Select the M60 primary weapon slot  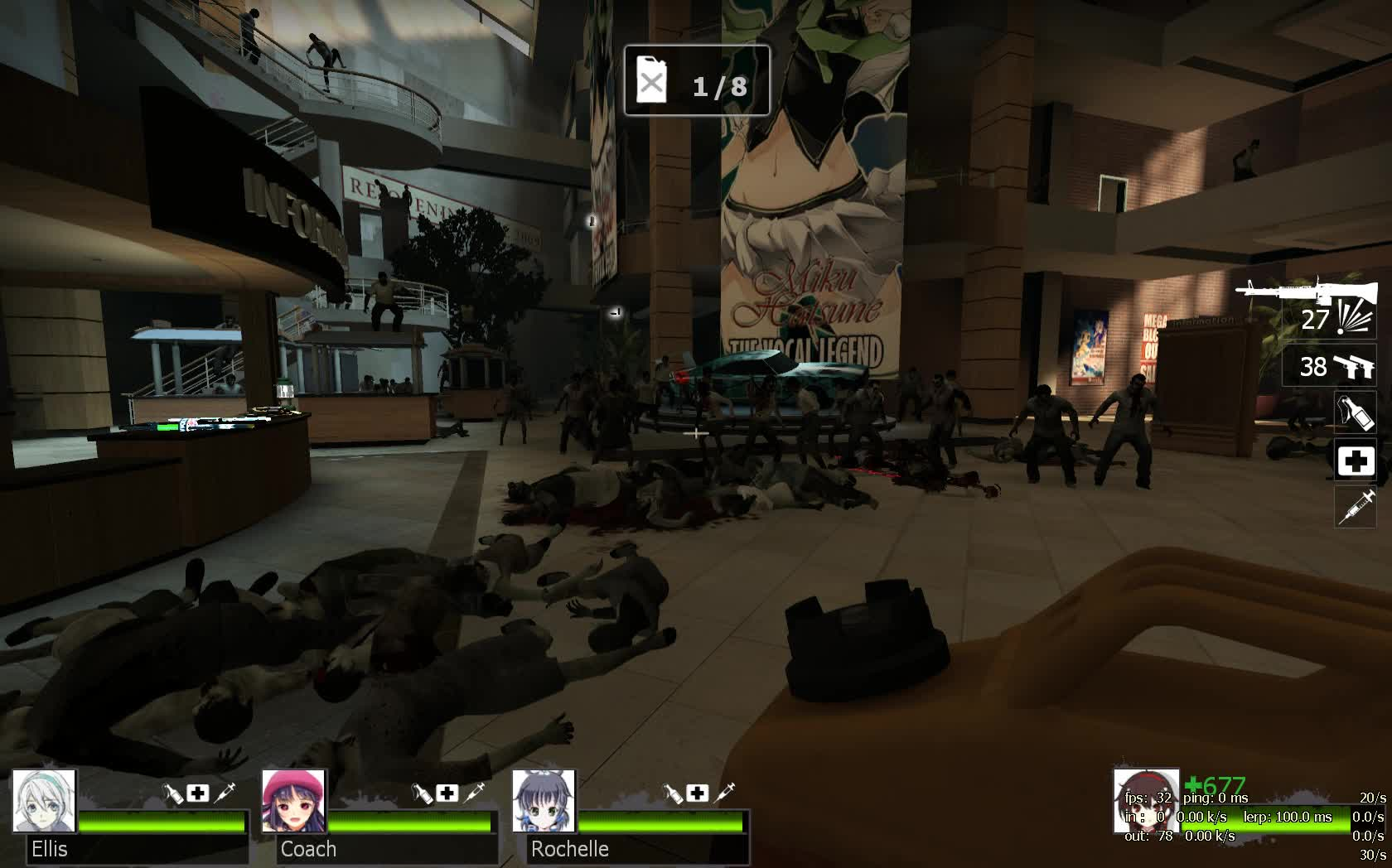1308,303
